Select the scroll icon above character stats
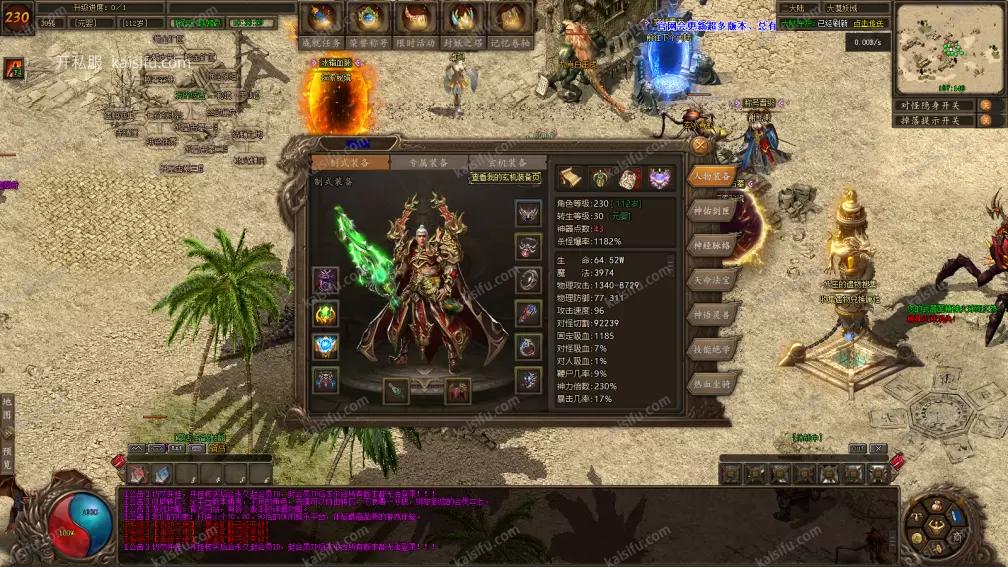 pyautogui.click(x=570, y=178)
